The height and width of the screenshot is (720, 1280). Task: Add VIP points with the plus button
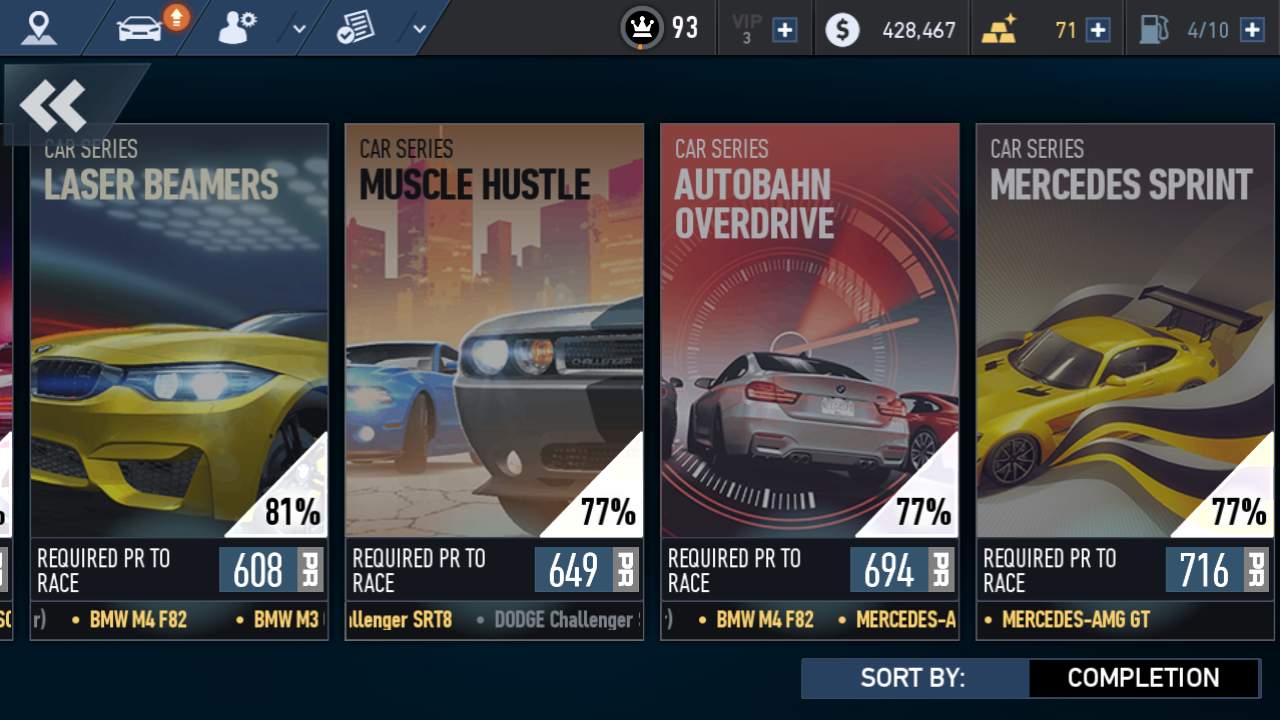pyautogui.click(x=786, y=30)
